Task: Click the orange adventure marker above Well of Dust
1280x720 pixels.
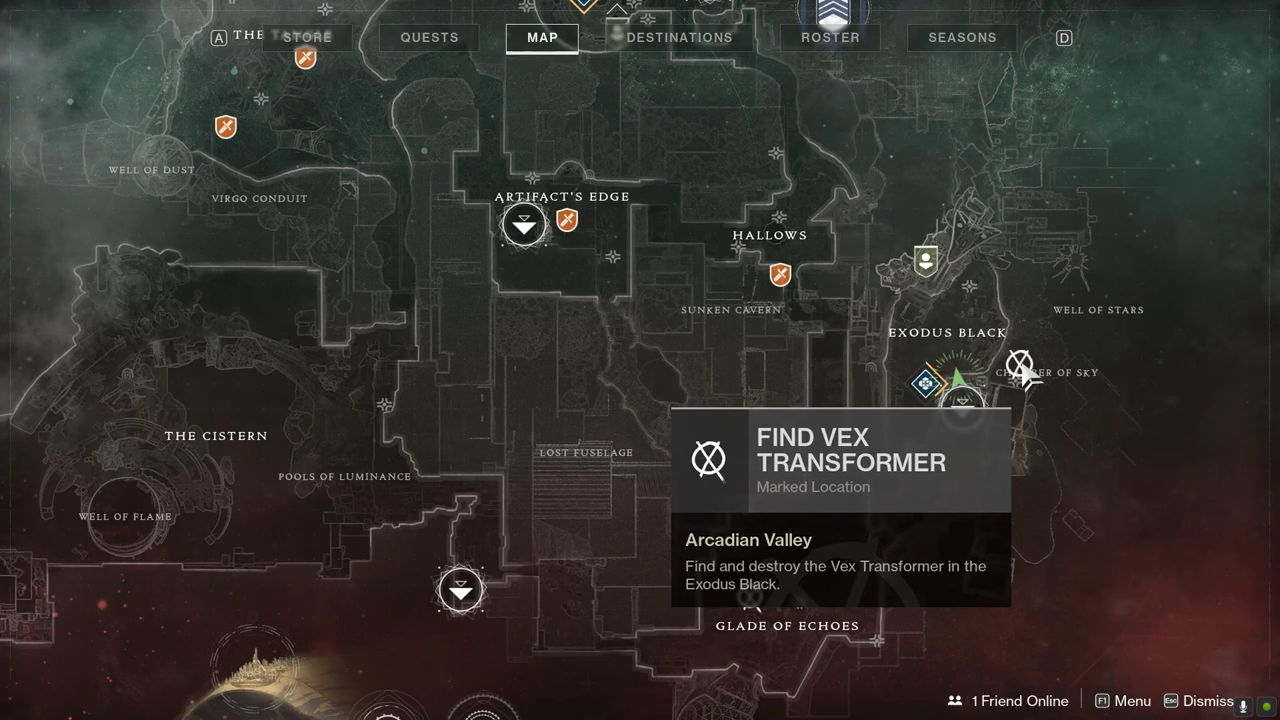Action: pos(226,127)
